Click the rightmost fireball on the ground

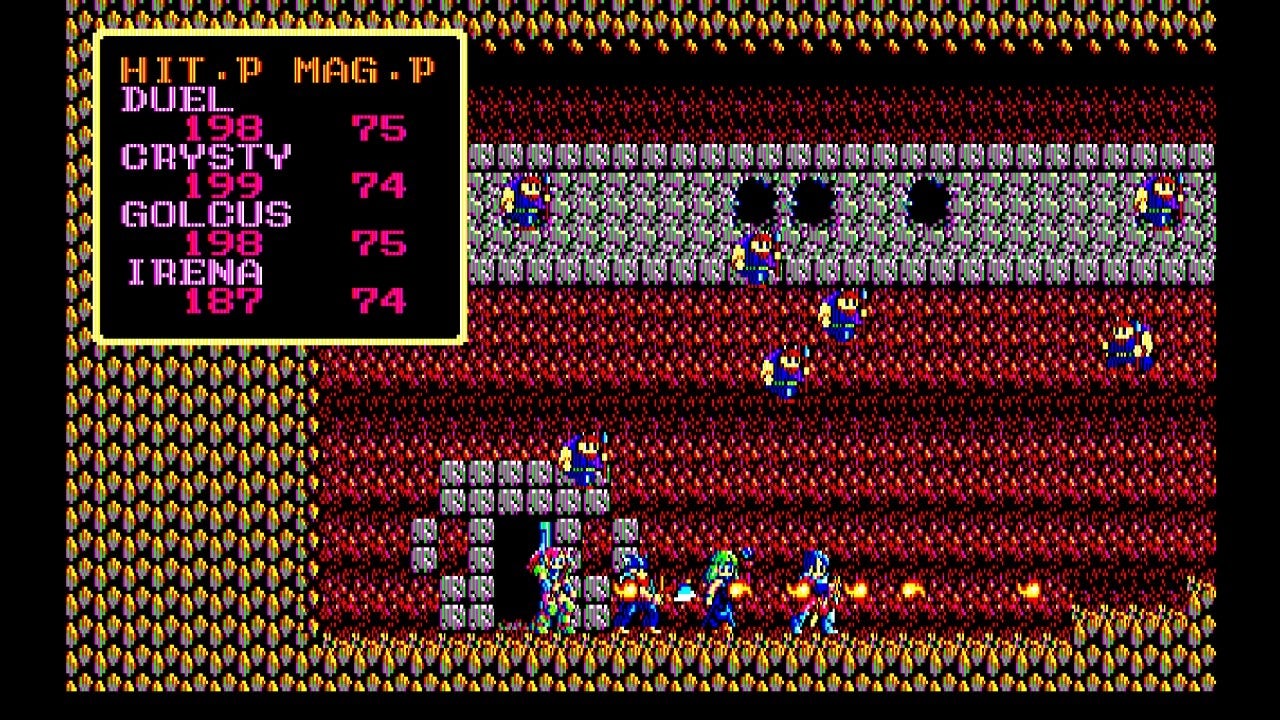tap(1030, 590)
